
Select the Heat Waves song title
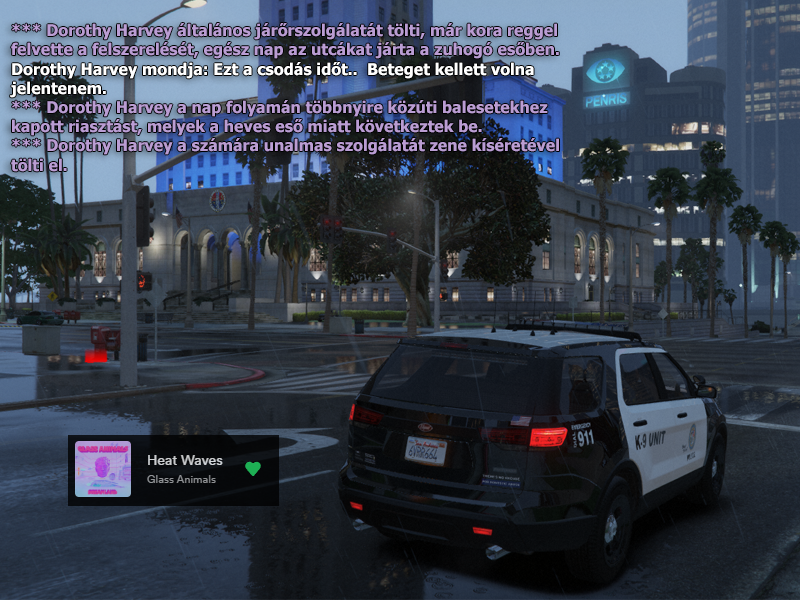[x=184, y=460]
